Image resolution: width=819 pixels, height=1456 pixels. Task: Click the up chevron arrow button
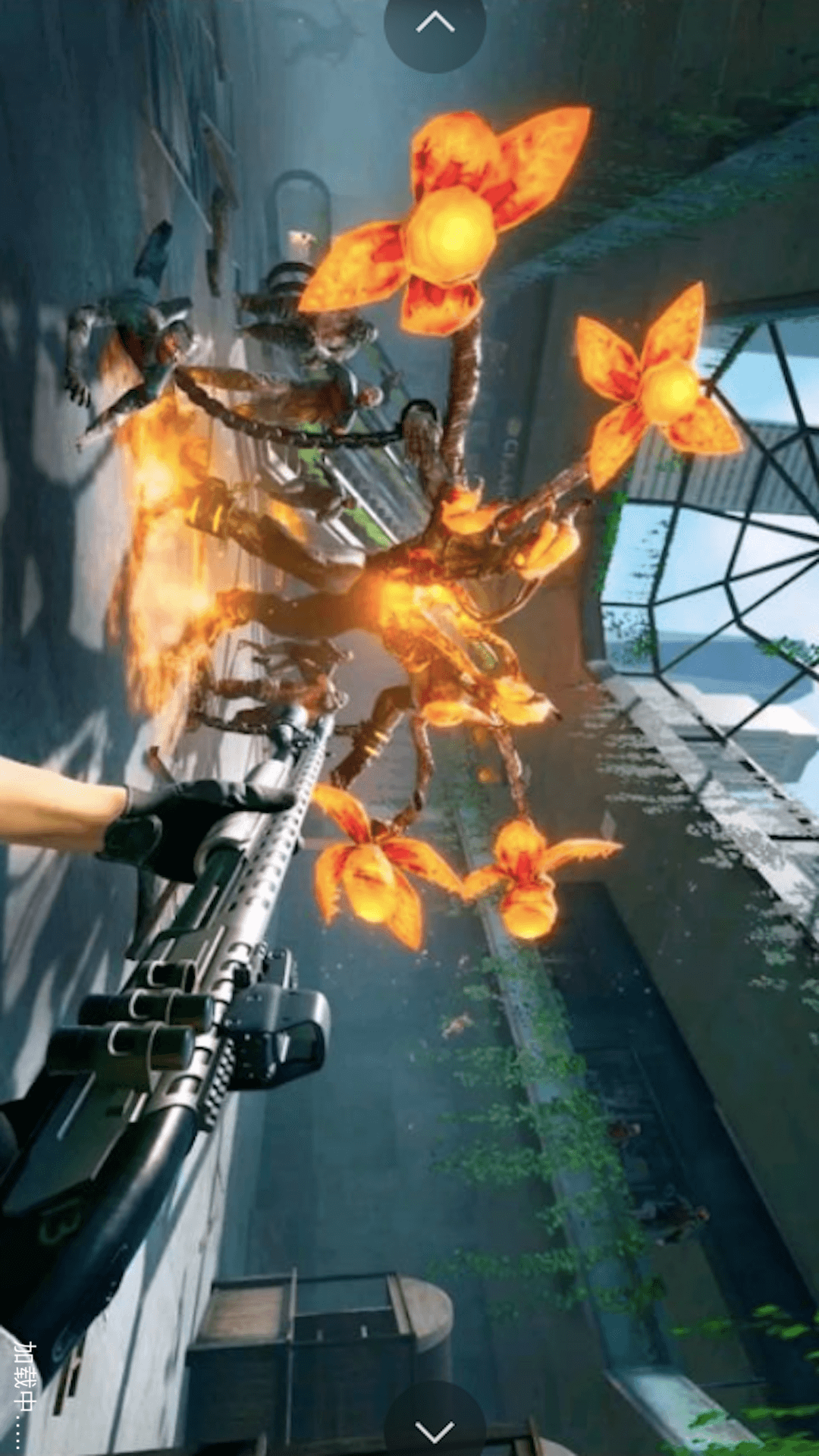435,25
